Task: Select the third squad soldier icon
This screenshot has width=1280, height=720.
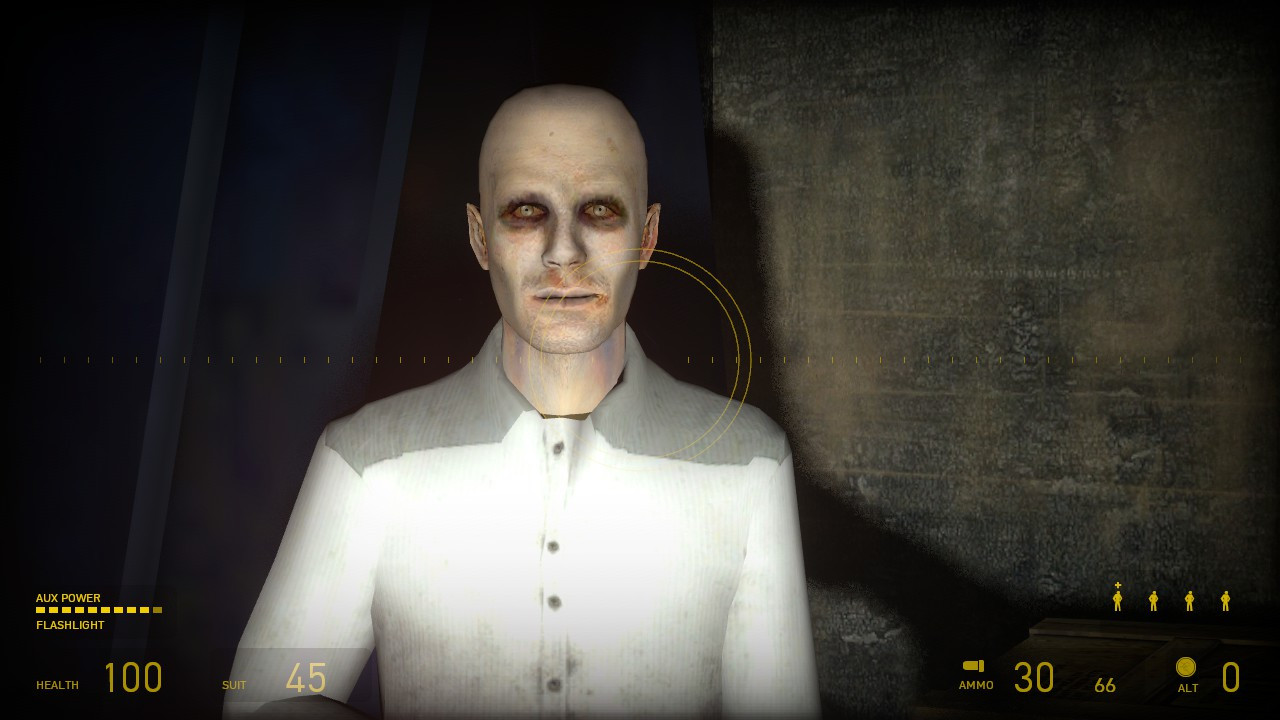Action: click(x=1189, y=600)
